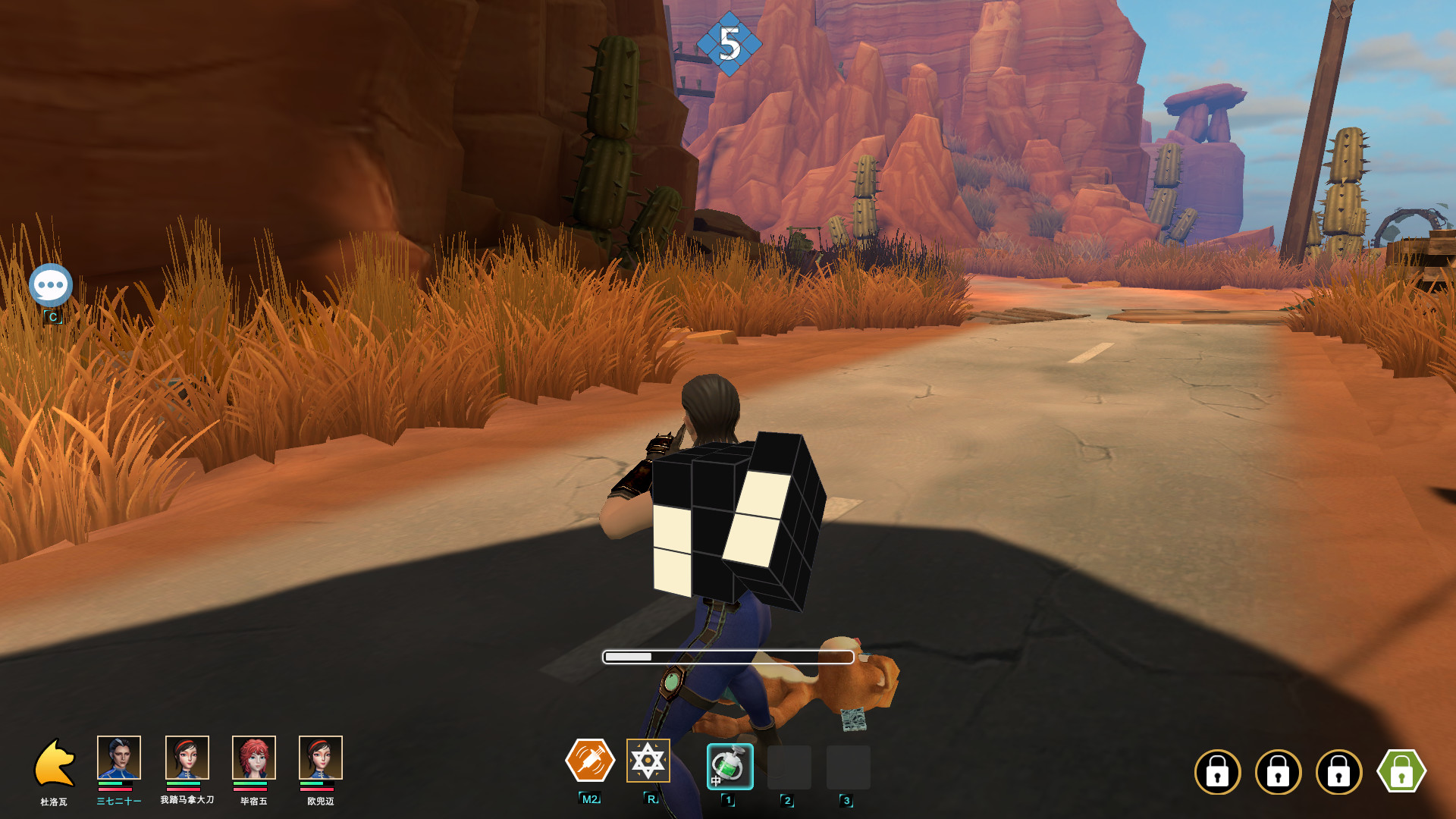The height and width of the screenshot is (819, 1456).
Task: Select the yellow fox team emblem
Action: (x=55, y=763)
